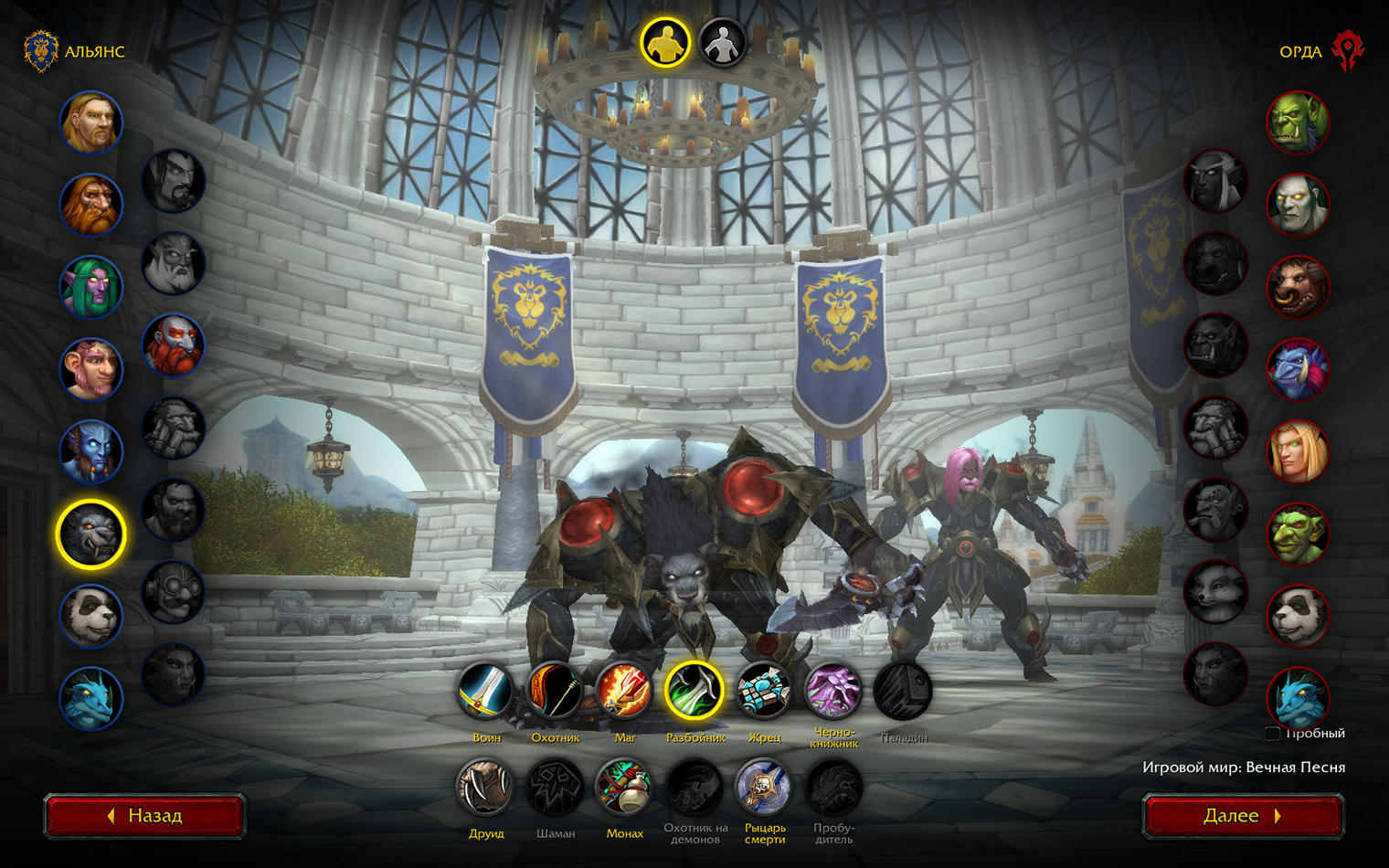Select the Жрец priest class
The height and width of the screenshot is (868, 1389).
click(764, 692)
